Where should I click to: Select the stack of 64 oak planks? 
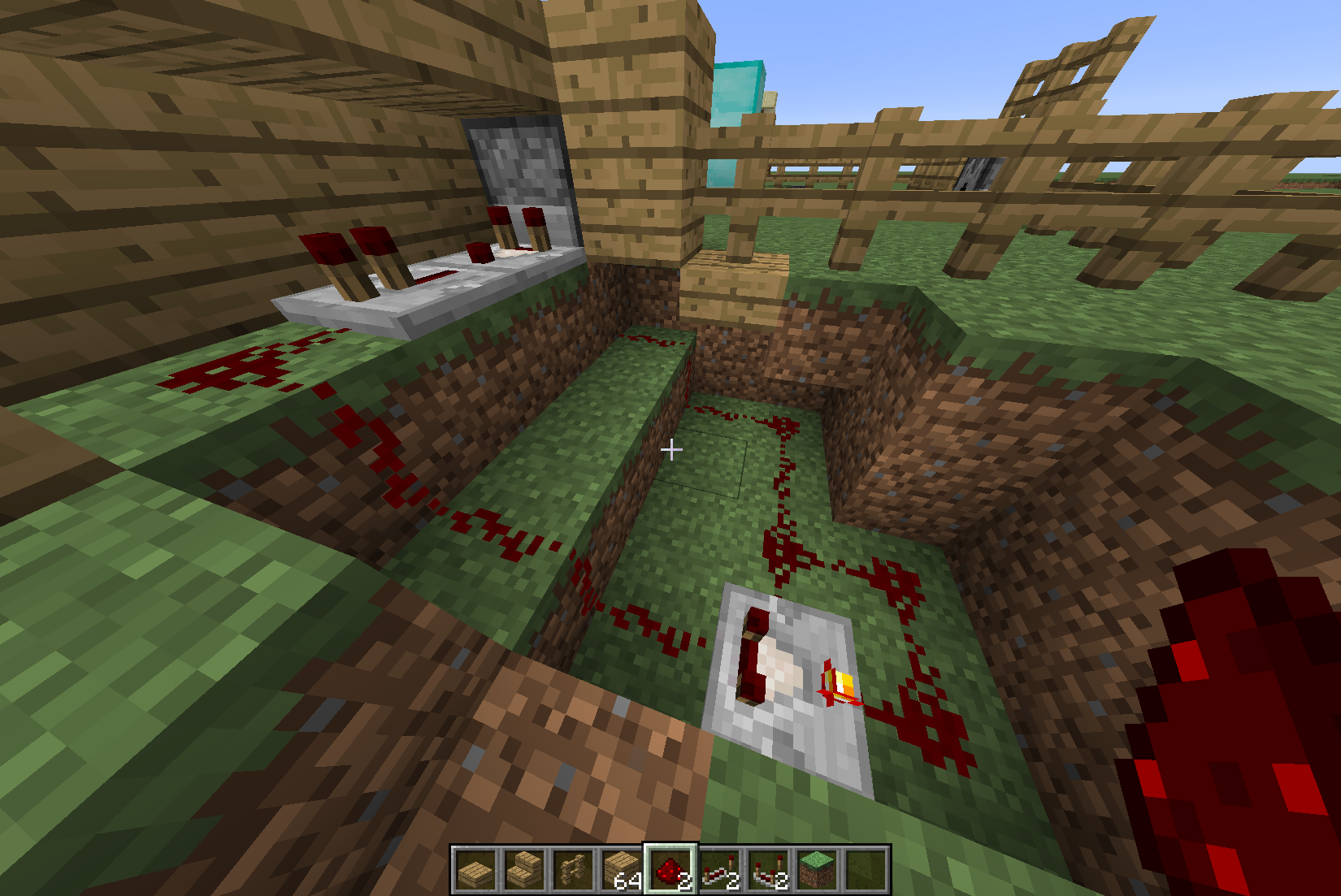[x=619, y=869]
